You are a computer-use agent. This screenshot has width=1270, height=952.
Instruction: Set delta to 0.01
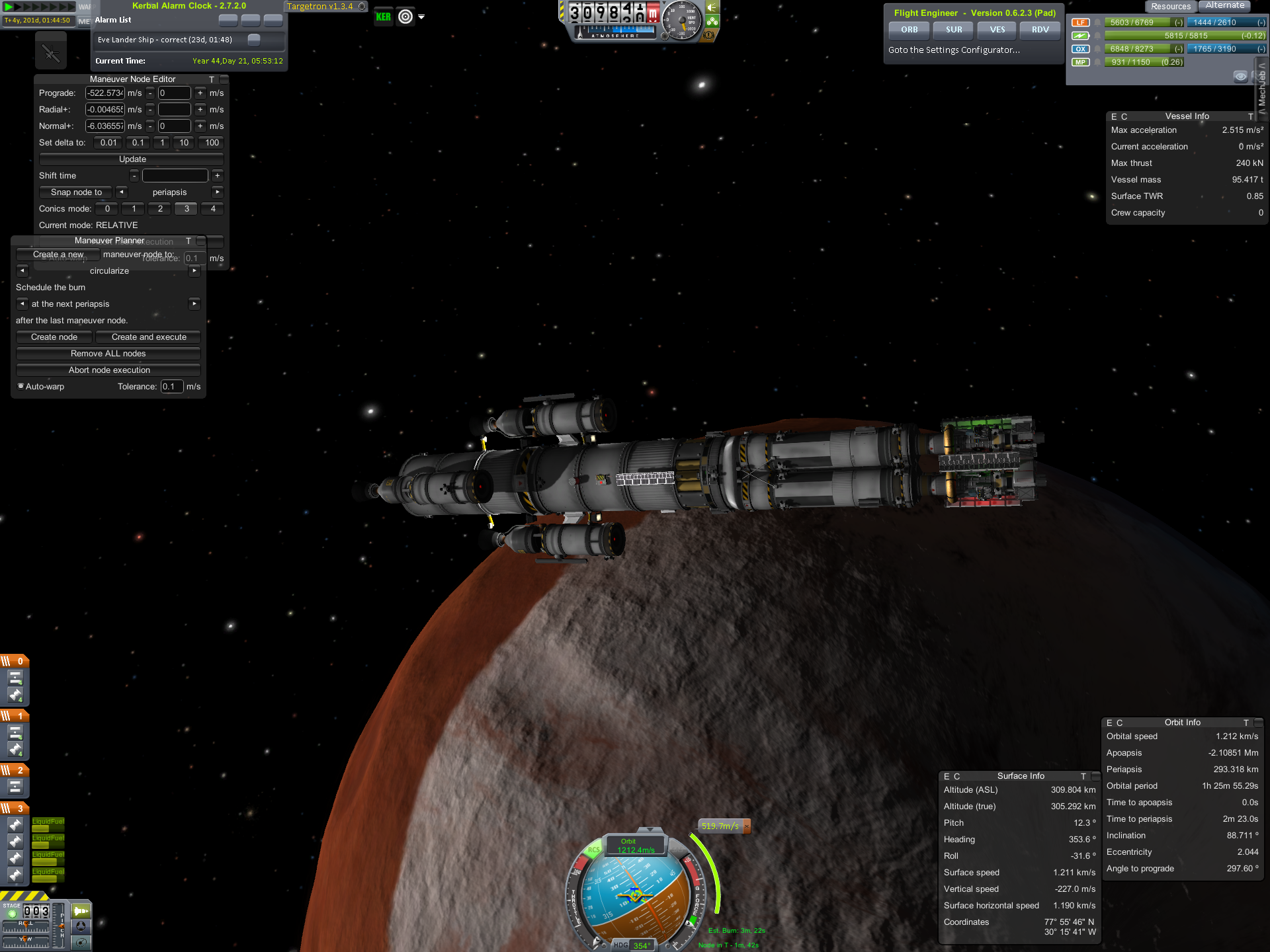108,143
